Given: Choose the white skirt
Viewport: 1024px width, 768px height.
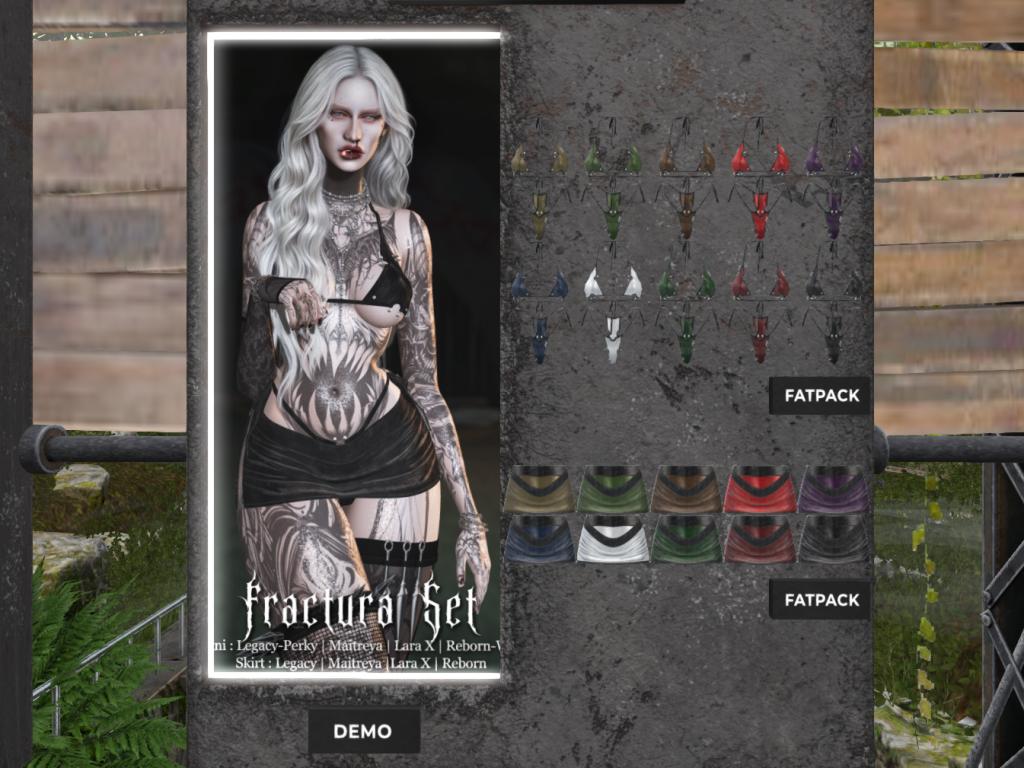Looking at the screenshot, I should (x=613, y=539).
